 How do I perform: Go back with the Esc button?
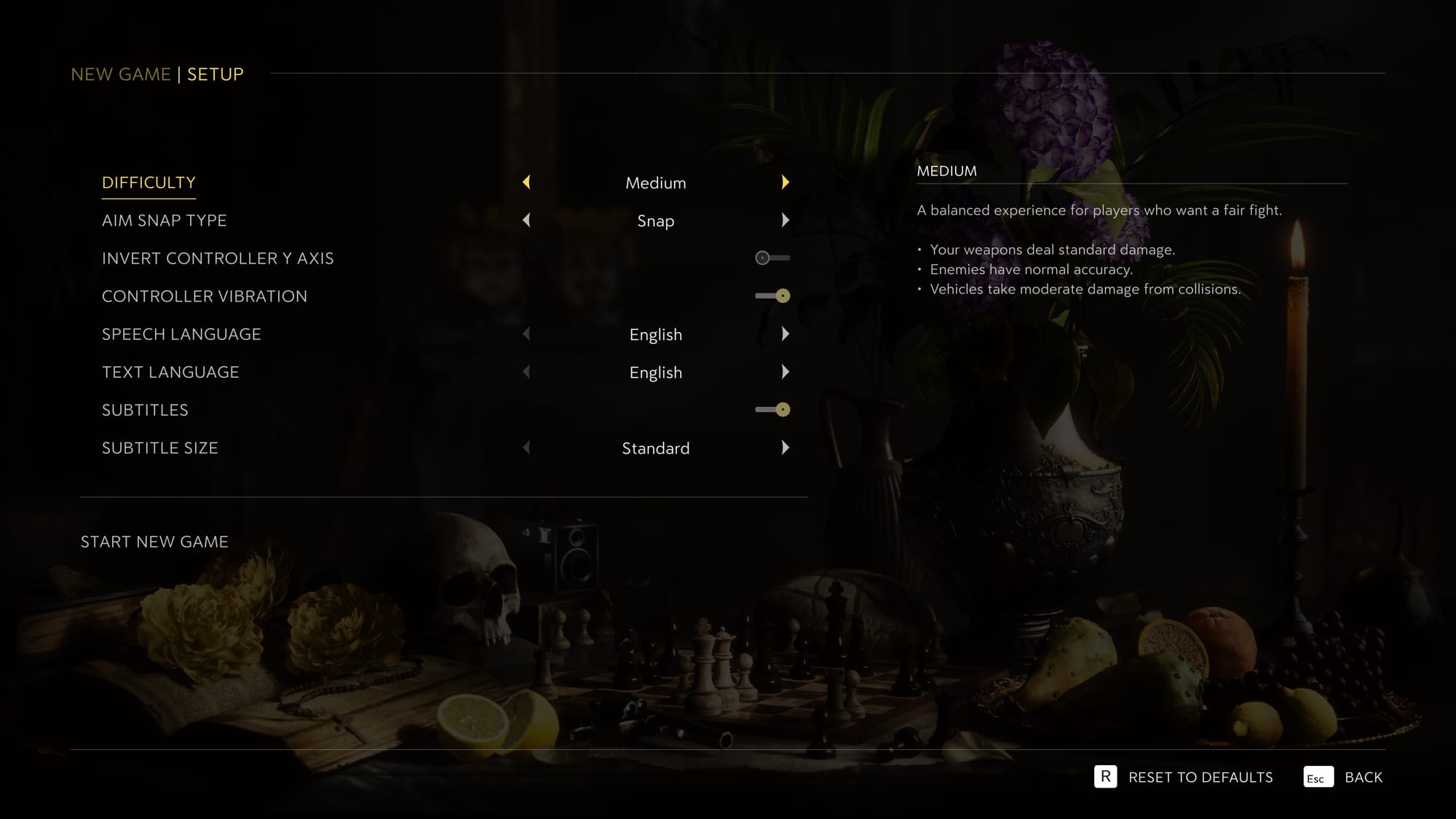coord(1318,777)
